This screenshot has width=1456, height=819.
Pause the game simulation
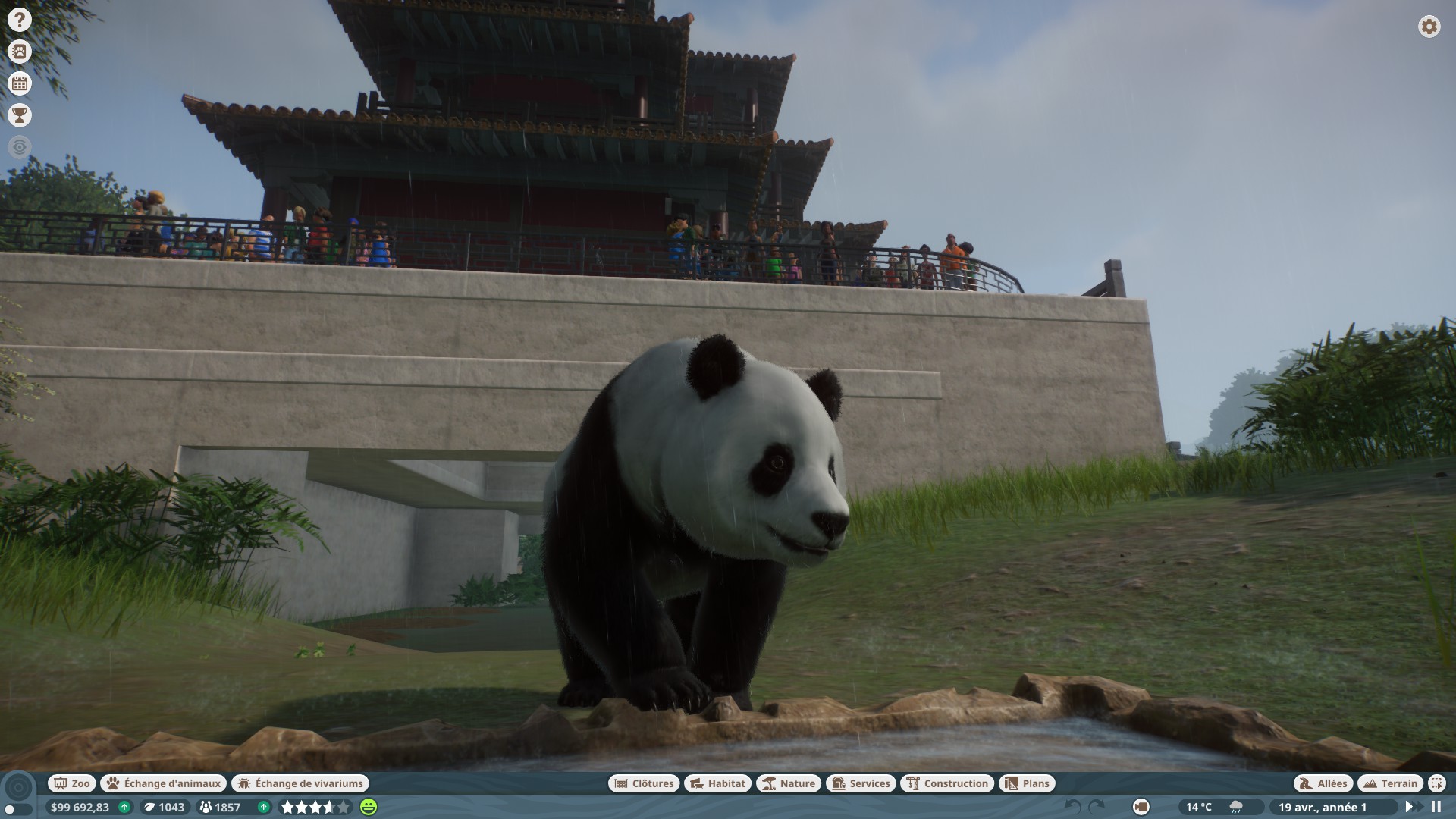coord(1436,807)
